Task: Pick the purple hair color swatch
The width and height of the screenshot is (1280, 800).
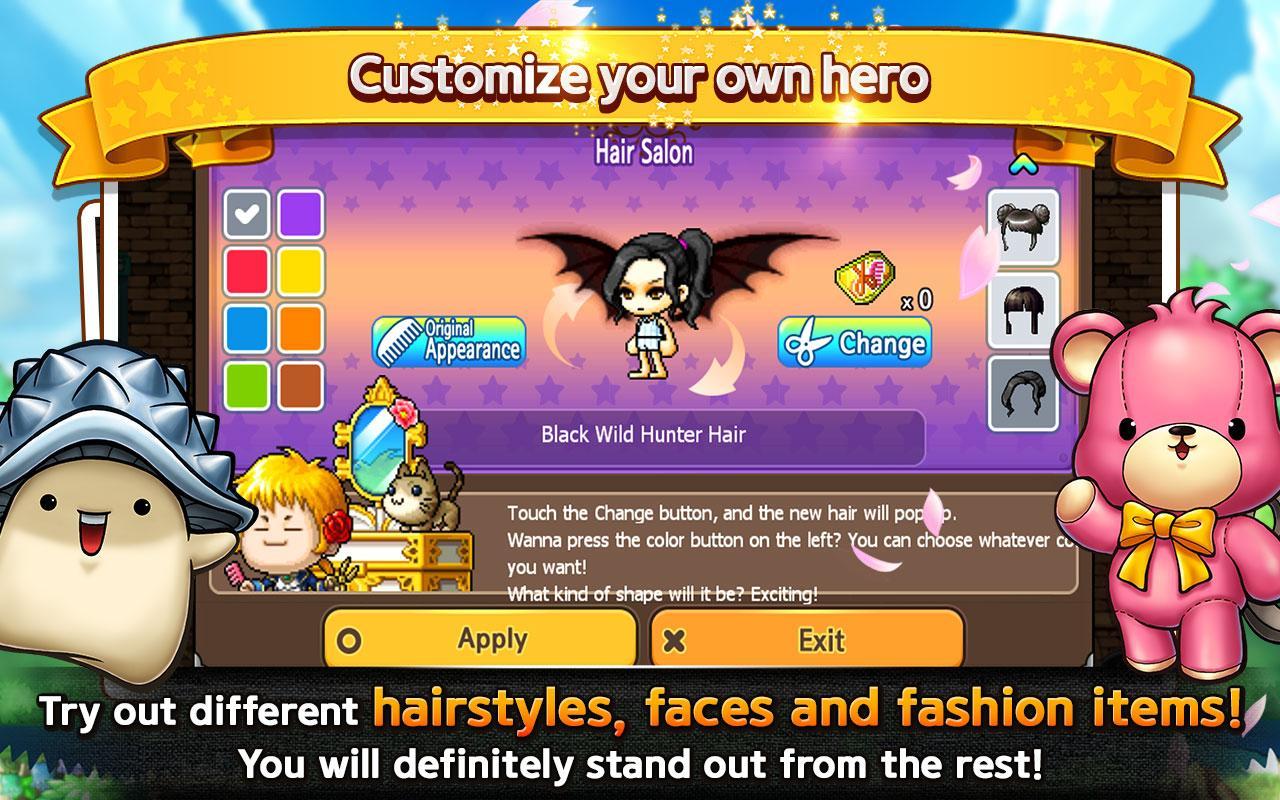Action: pos(300,213)
